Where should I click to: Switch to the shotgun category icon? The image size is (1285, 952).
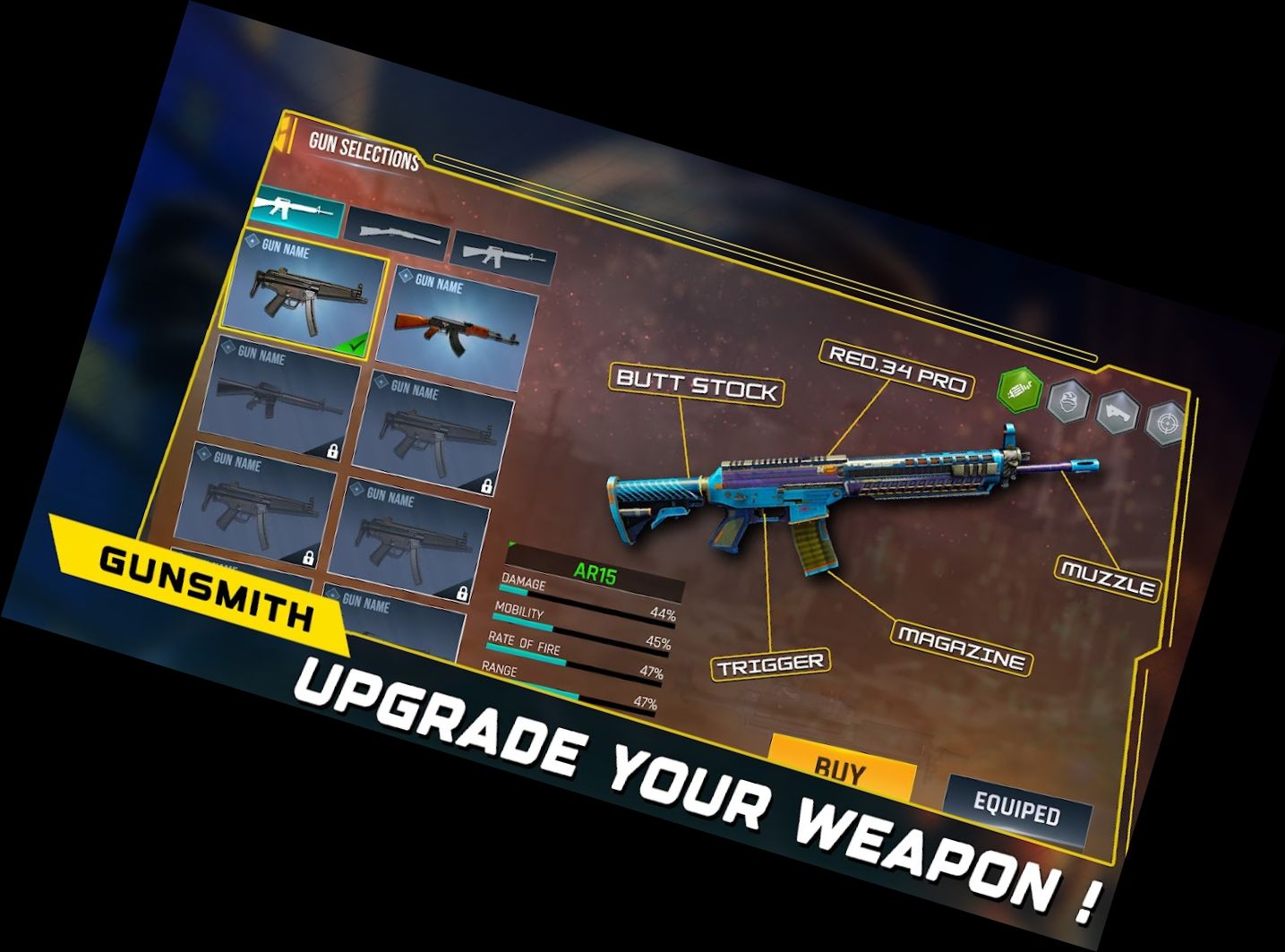[x=399, y=234]
